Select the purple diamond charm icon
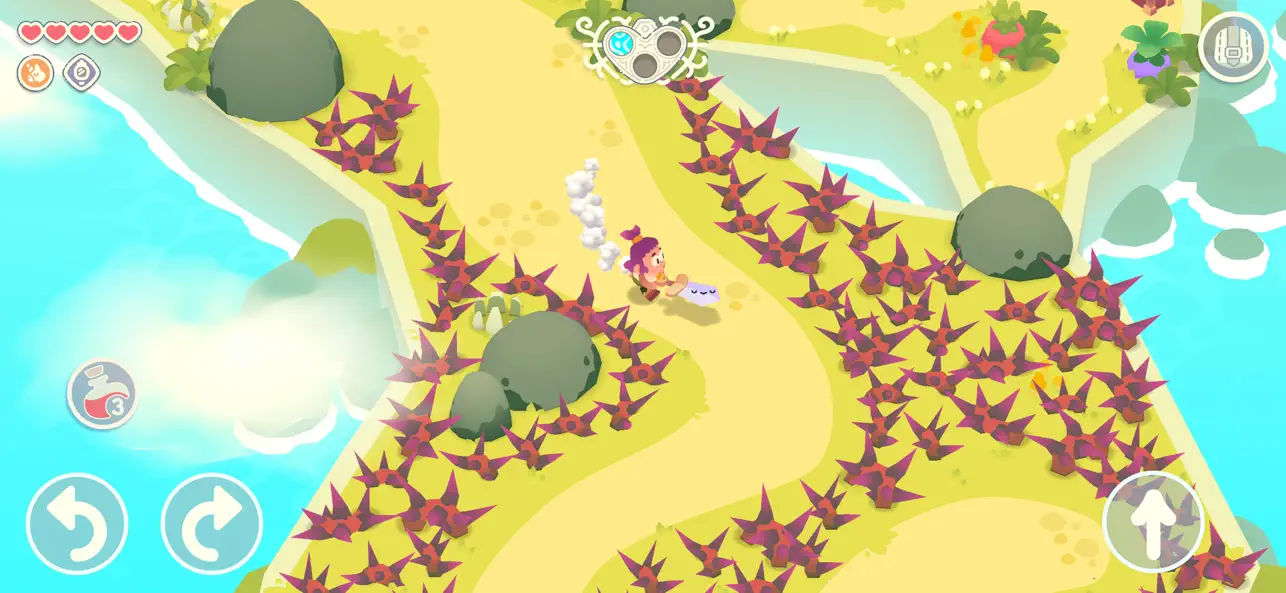 81,72
